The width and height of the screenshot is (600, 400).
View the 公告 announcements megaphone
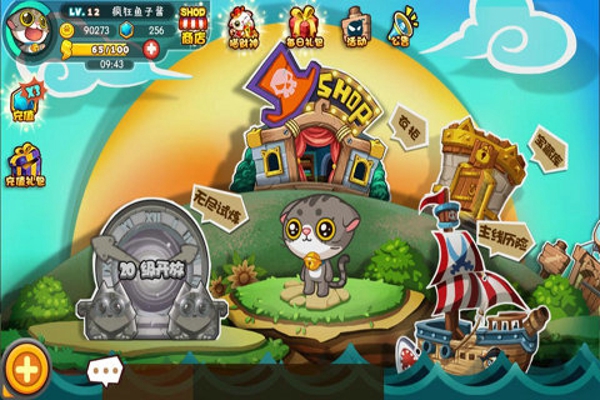click(x=406, y=26)
